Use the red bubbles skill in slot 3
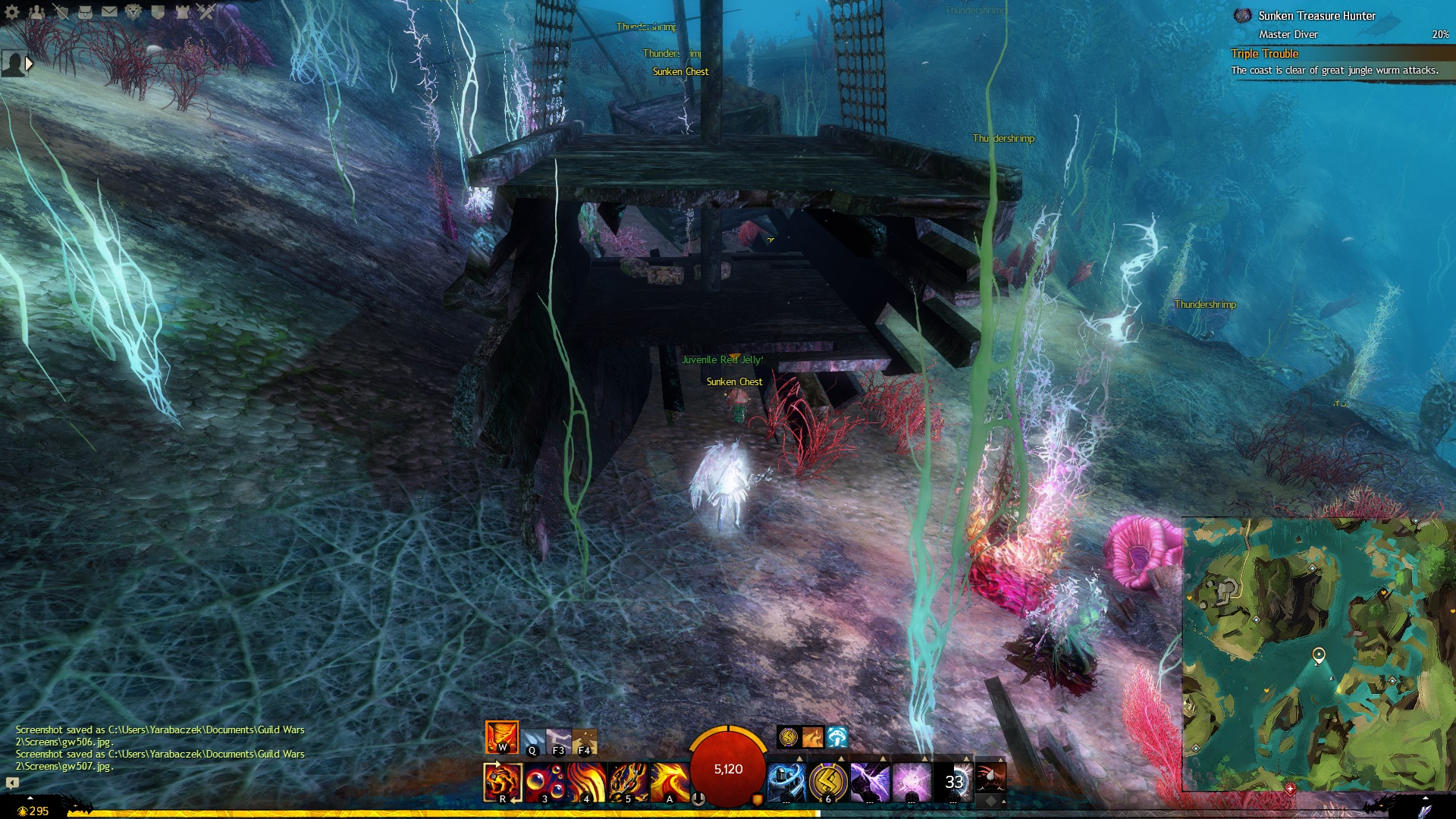1456x819 pixels. [x=544, y=782]
